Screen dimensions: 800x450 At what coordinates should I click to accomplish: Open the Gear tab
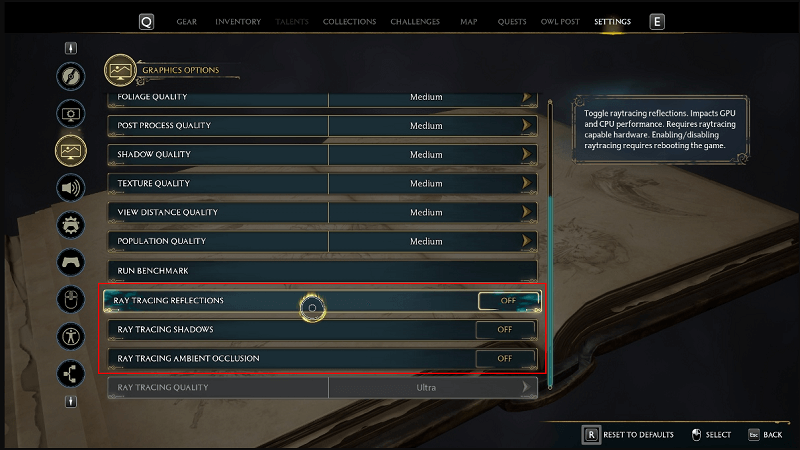coord(186,22)
